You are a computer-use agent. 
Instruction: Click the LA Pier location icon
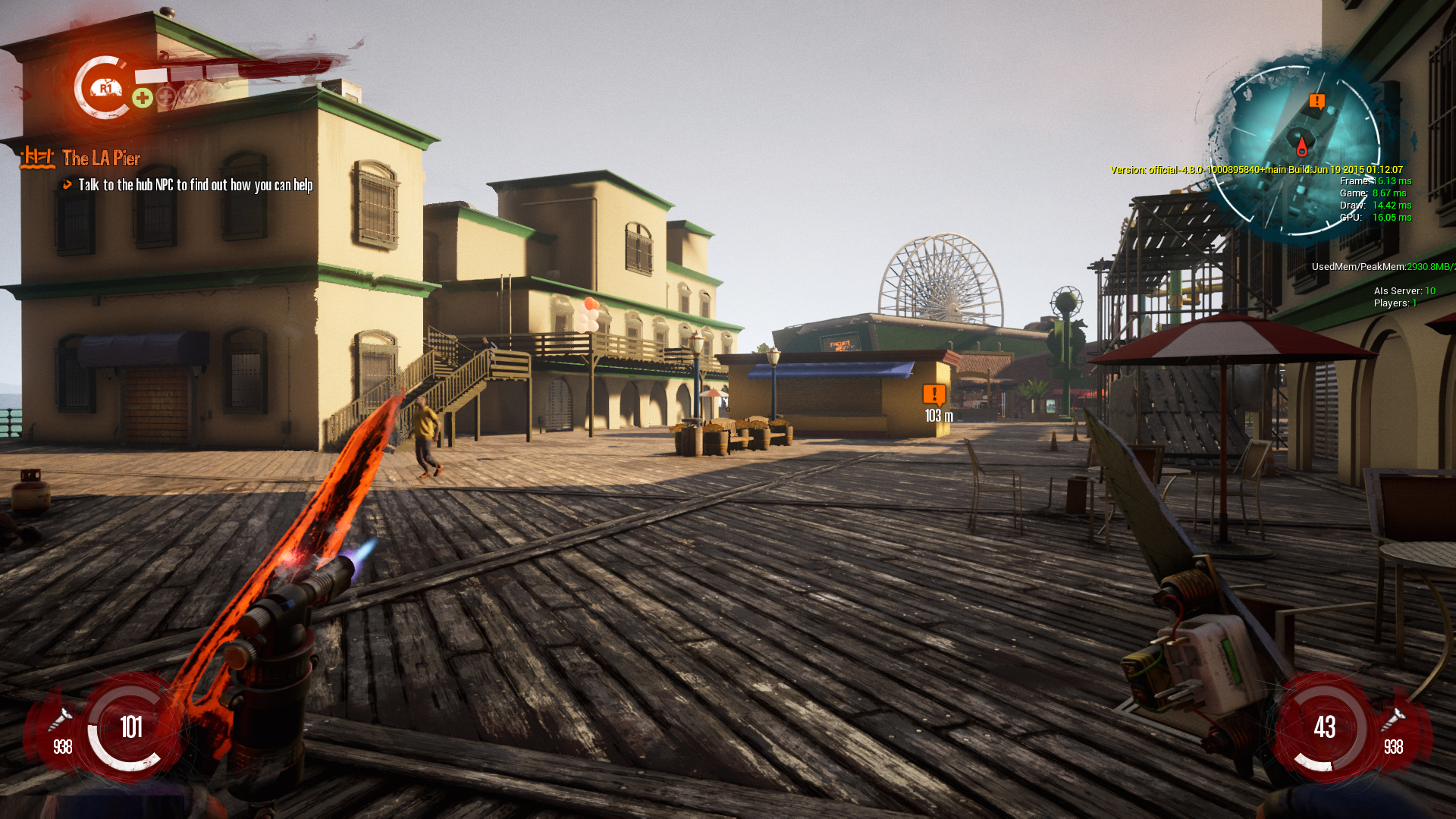click(x=37, y=158)
